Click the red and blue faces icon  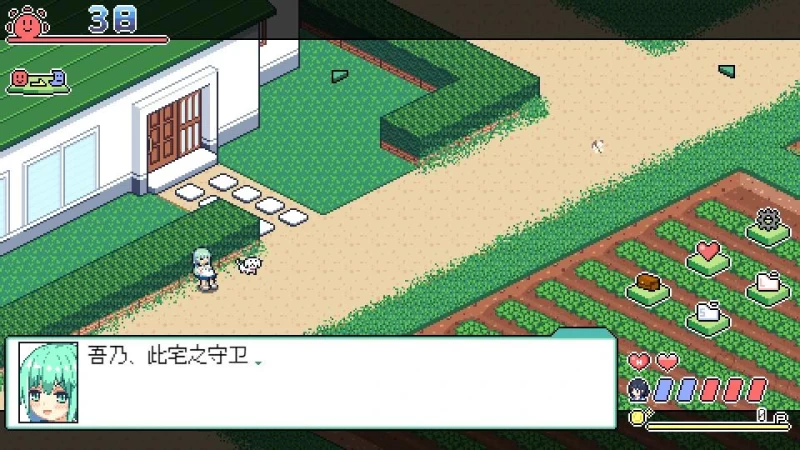click(37, 78)
